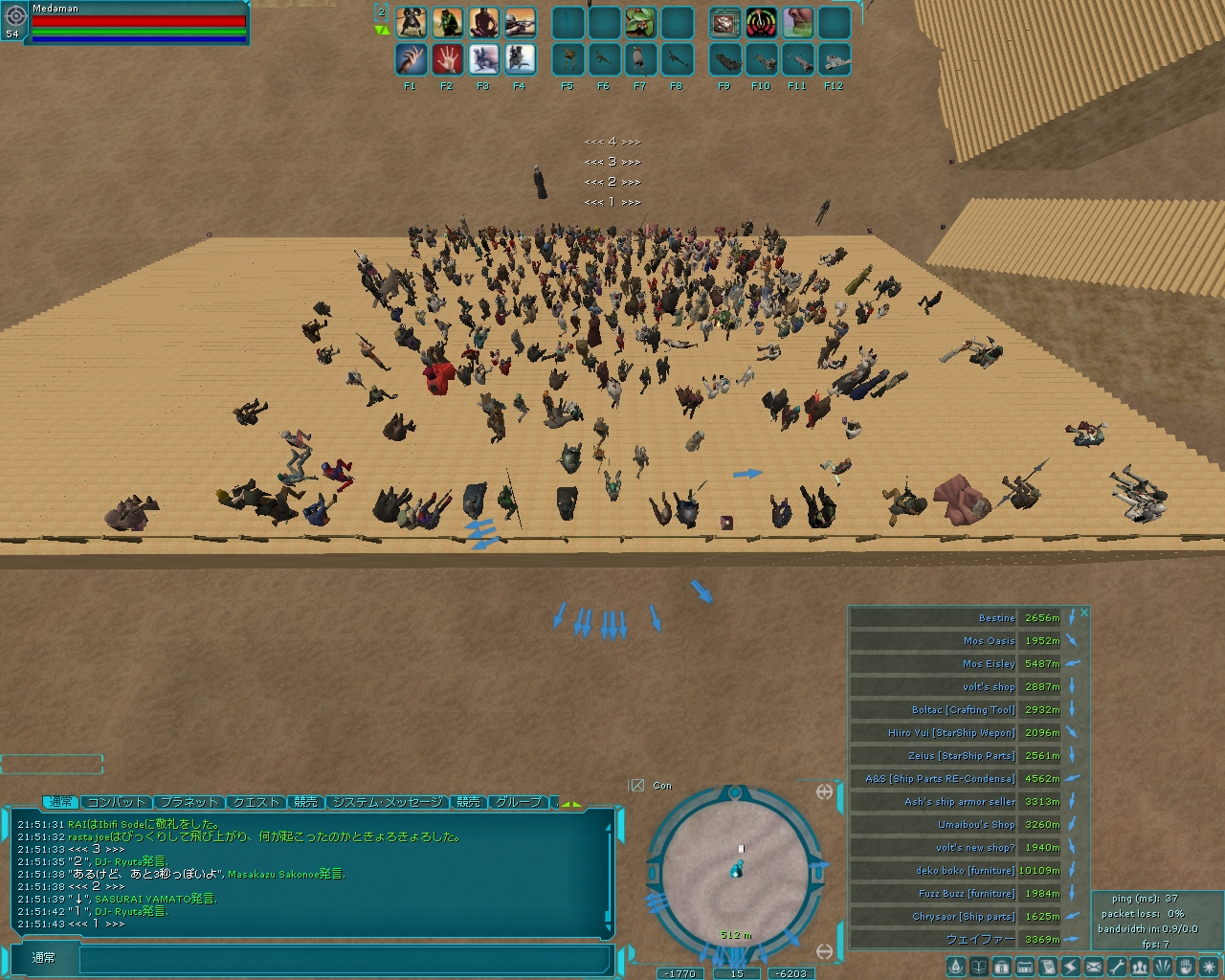
Task: Click the chat text input field
Action: tap(345, 958)
